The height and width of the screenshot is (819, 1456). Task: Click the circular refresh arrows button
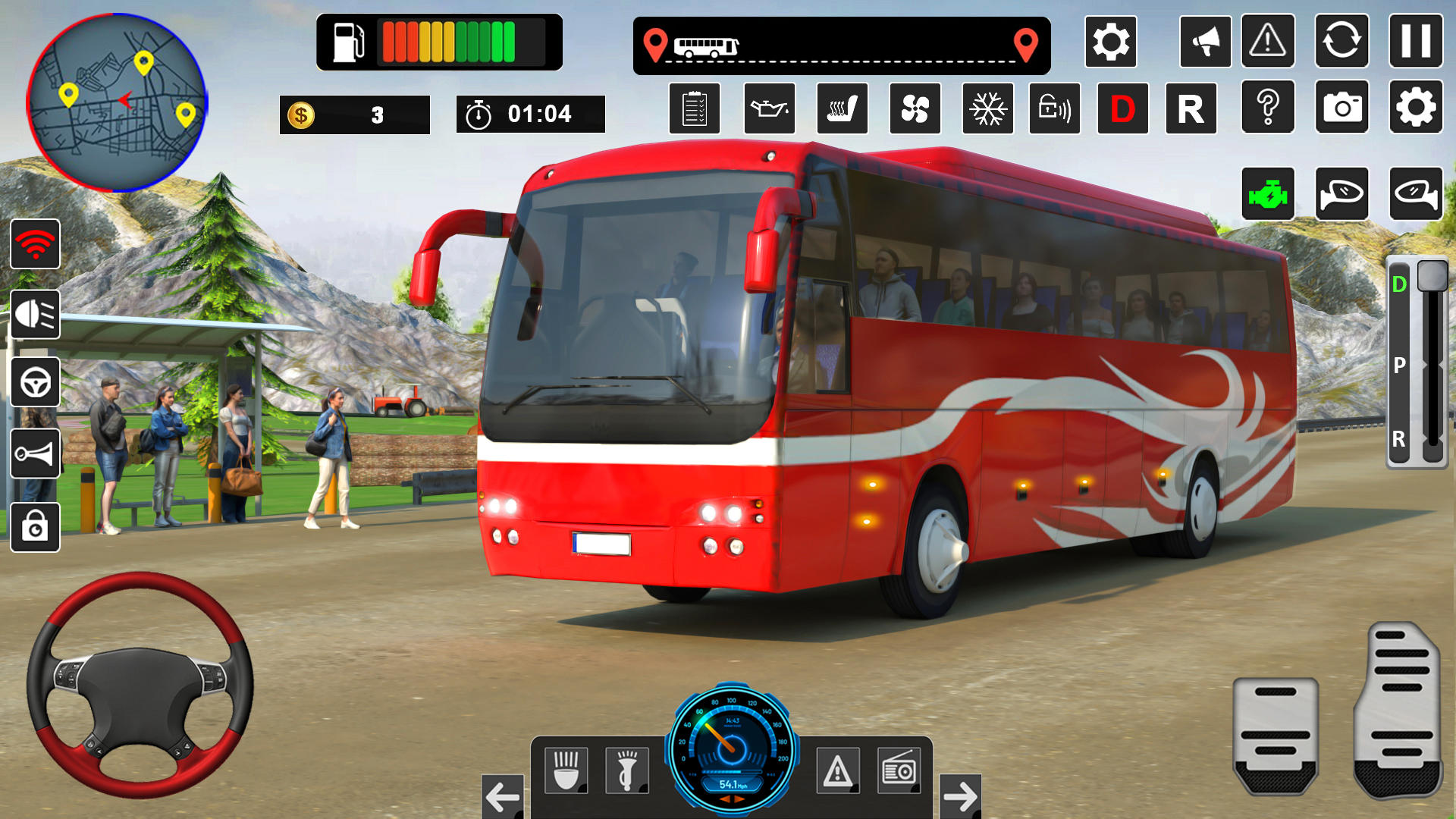pos(1341,41)
